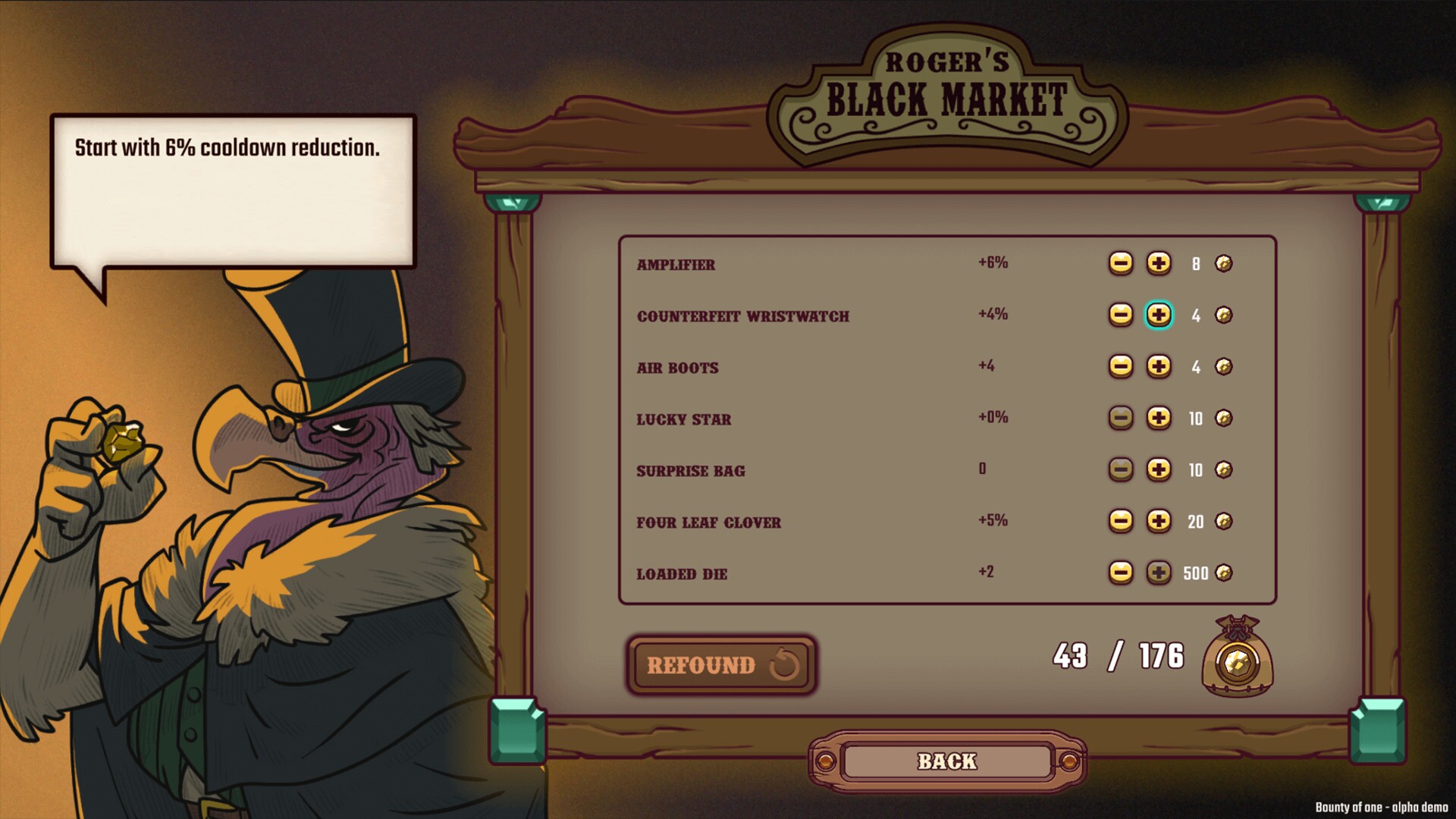Click the Back button to leave the shop
The width and height of the screenshot is (1456, 819).
948,761
